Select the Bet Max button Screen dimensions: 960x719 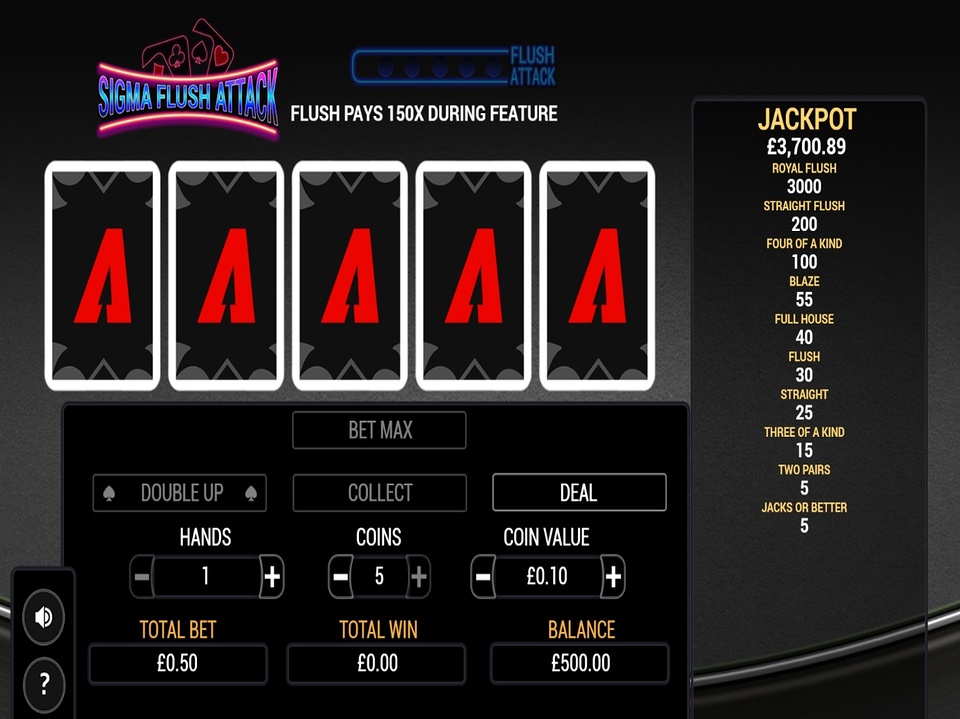coord(379,430)
